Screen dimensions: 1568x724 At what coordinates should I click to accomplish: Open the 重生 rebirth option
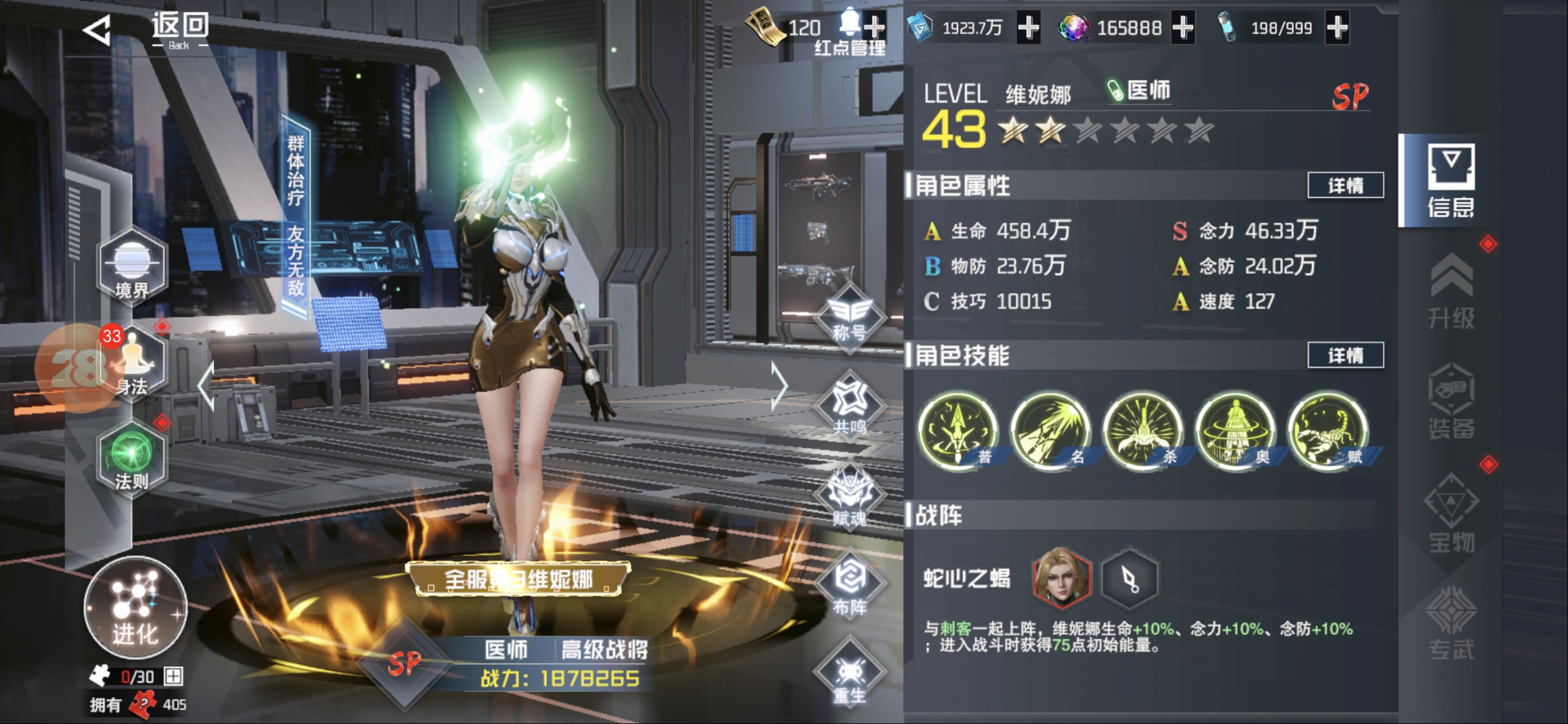tap(850, 676)
